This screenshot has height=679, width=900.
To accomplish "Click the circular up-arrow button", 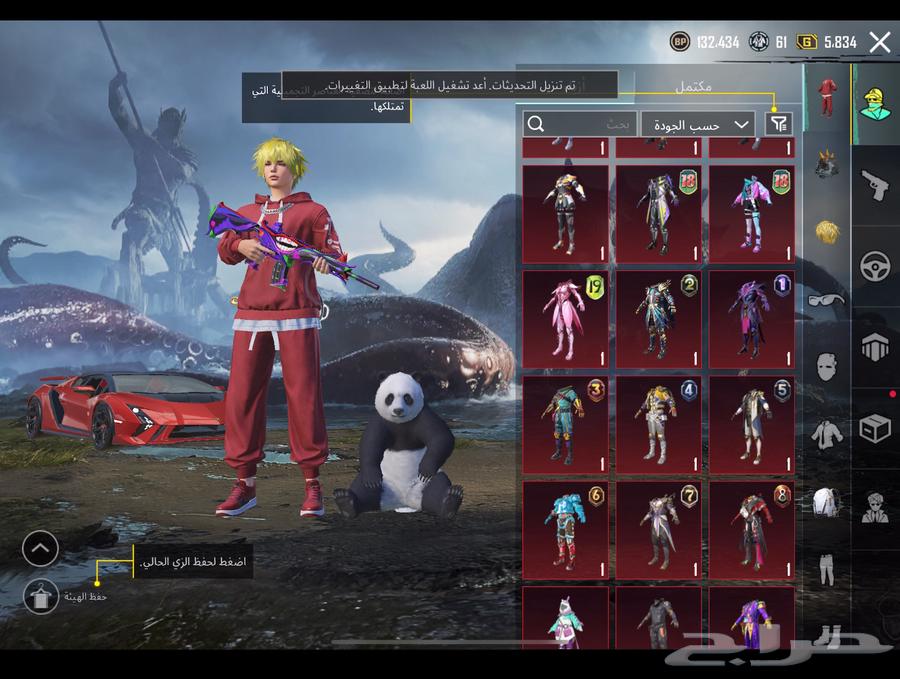I will tap(41, 547).
